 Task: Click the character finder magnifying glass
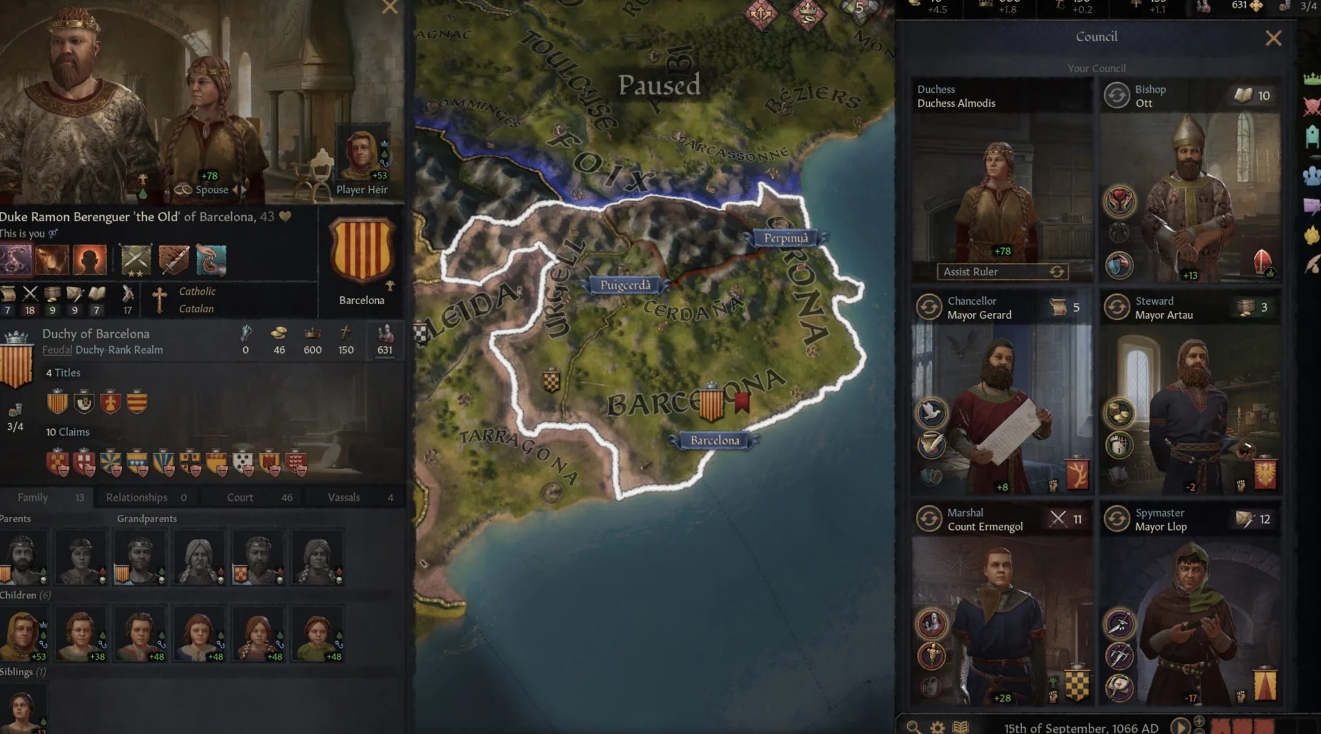tap(913, 726)
